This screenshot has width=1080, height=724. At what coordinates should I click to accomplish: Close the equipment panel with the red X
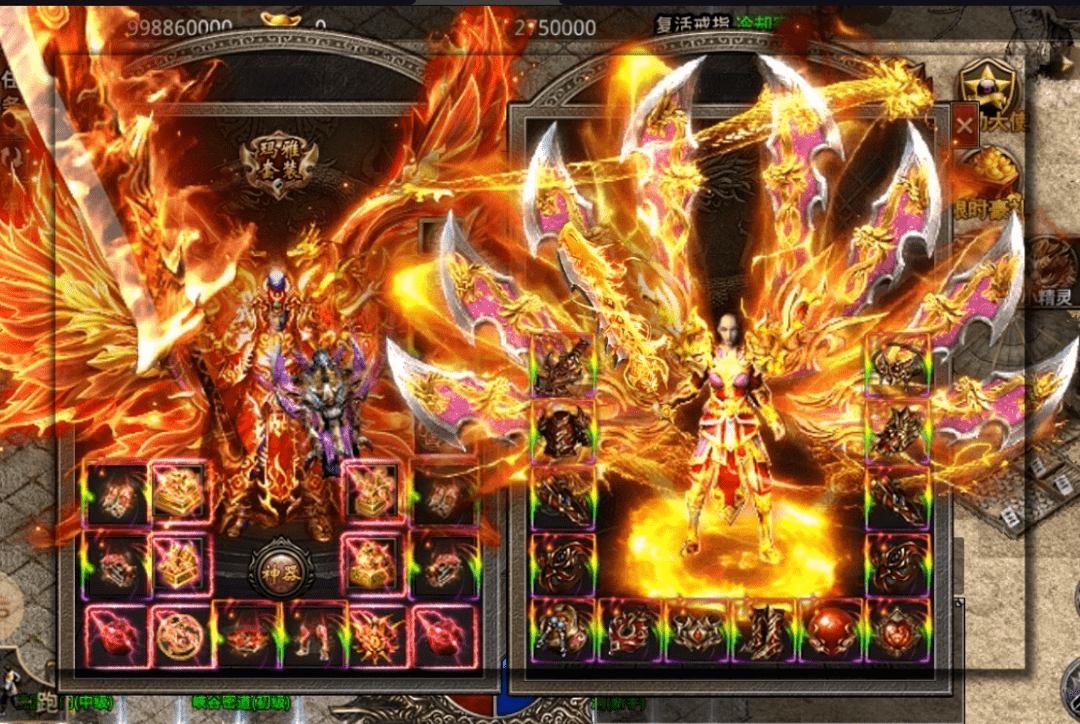964,126
